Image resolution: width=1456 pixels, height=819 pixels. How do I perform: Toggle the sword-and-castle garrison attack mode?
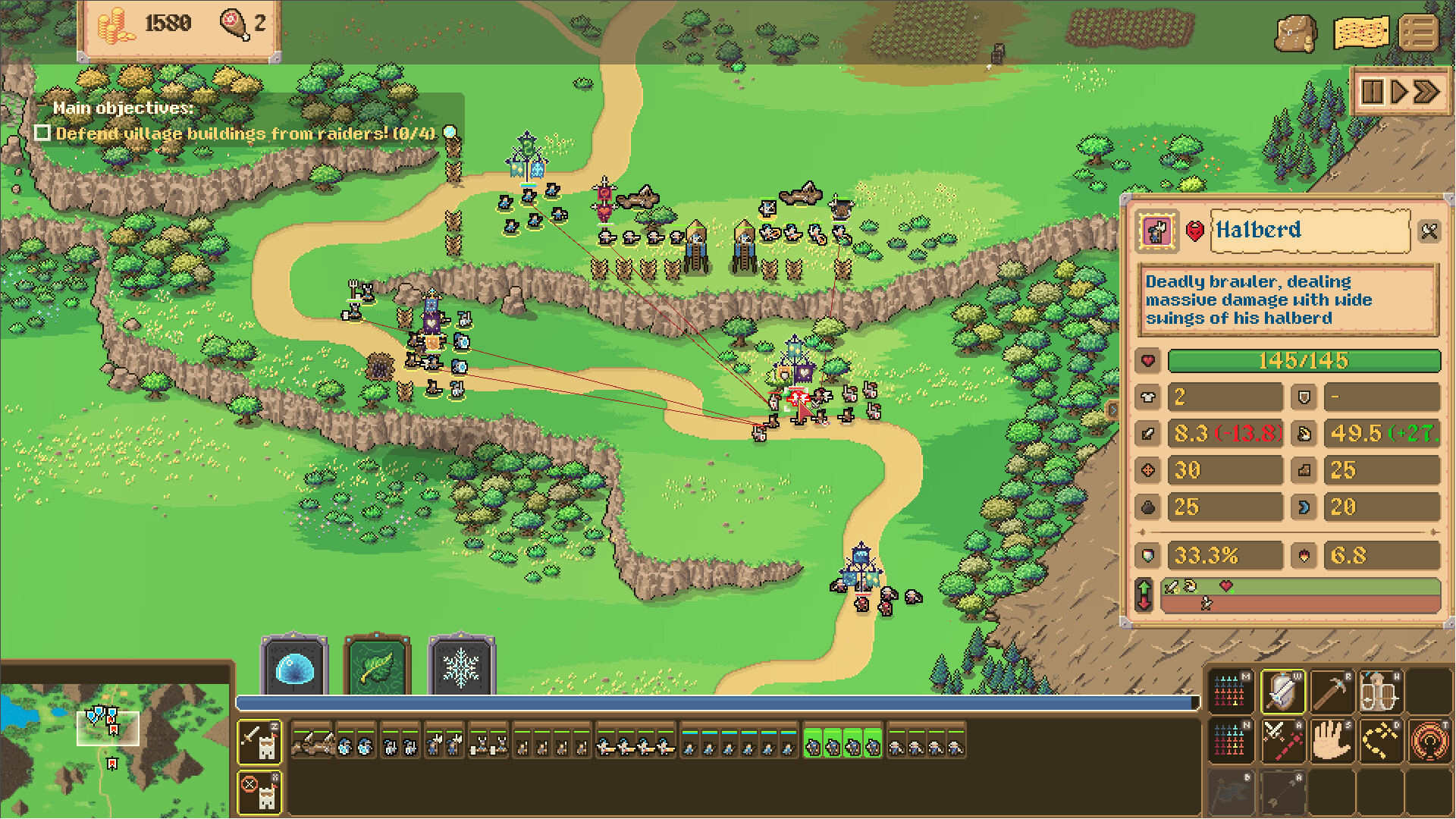(259, 742)
